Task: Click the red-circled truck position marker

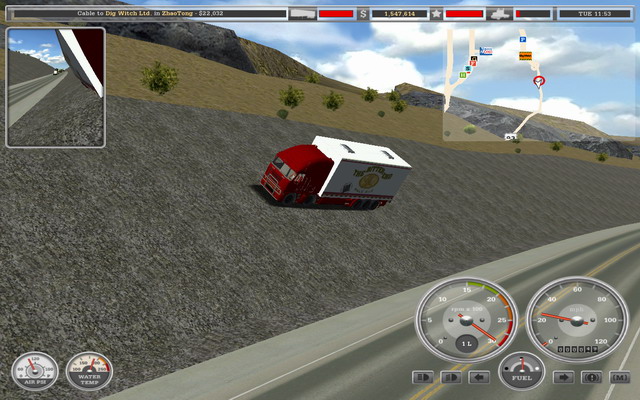Action: pyautogui.click(x=539, y=80)
